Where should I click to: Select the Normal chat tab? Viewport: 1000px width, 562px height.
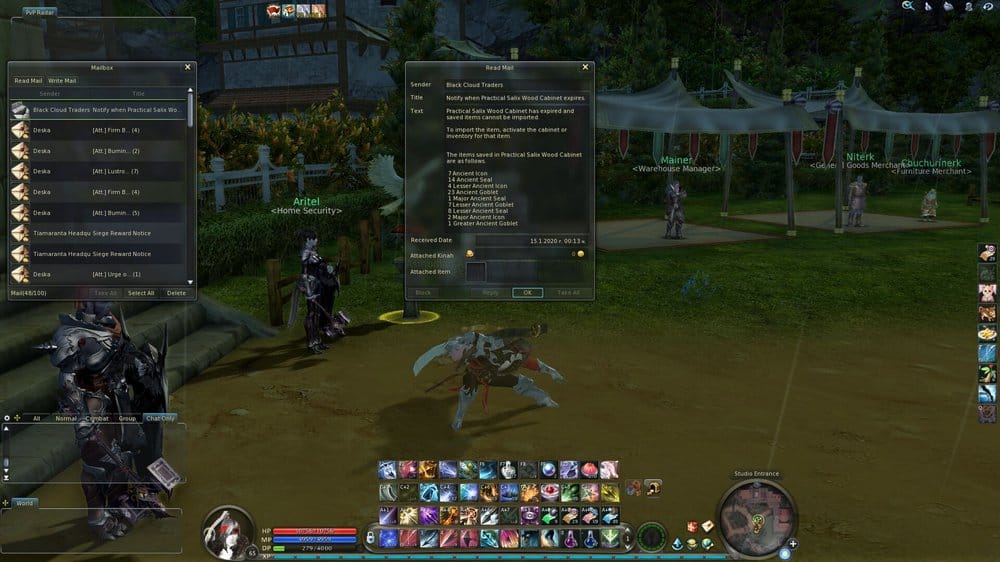pyautogui.click(x=66, y=418)
